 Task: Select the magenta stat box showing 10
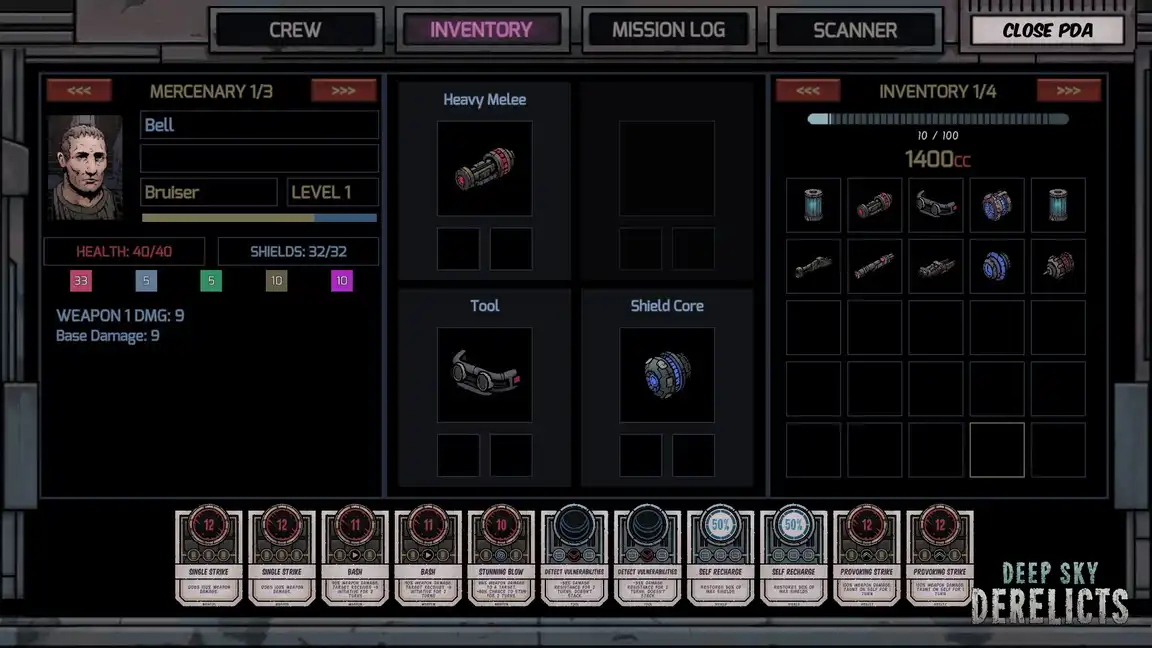pyautogui.click(x=342, y=281)
